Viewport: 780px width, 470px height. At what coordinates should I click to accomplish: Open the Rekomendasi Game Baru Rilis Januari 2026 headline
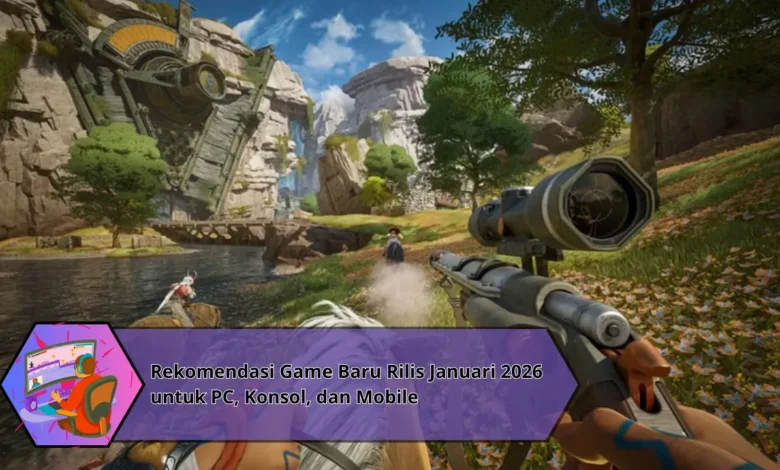point(346,385)
